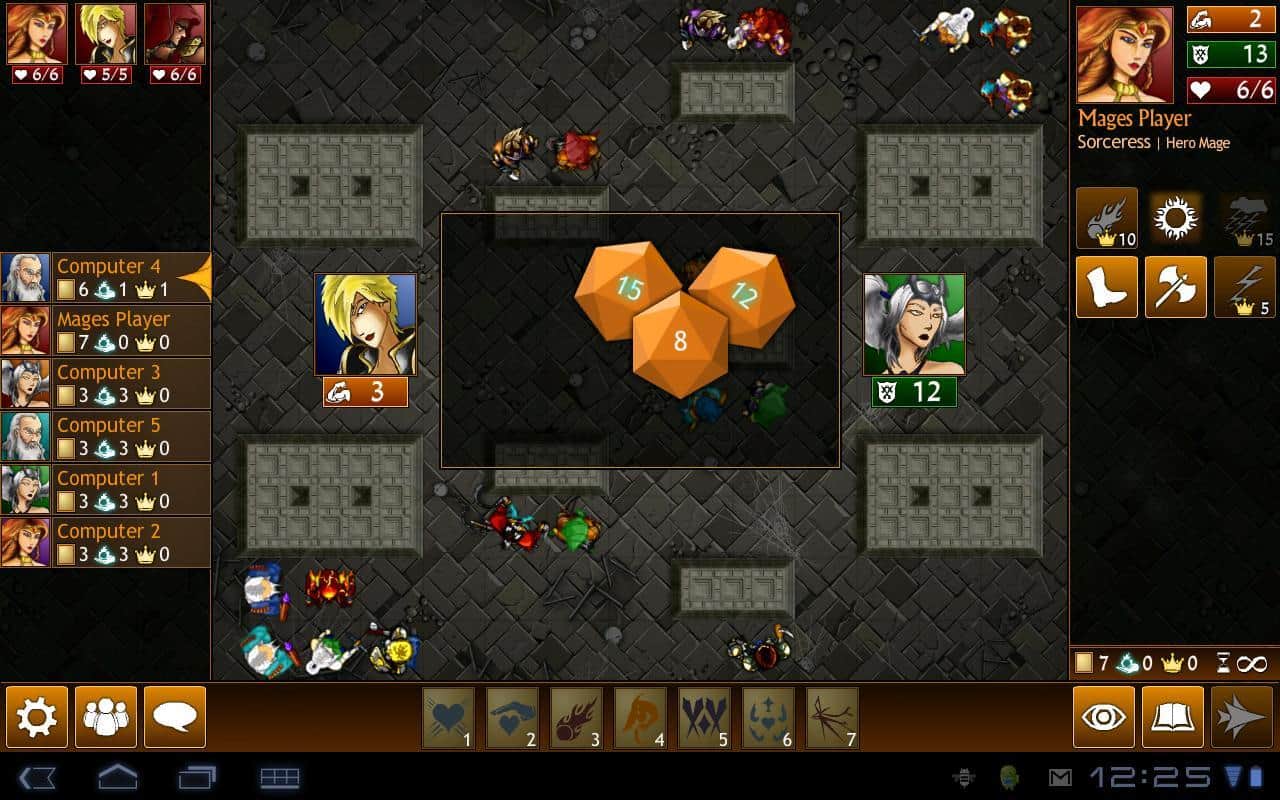Pick the orange horse head card numbered 4

point(640,717)
